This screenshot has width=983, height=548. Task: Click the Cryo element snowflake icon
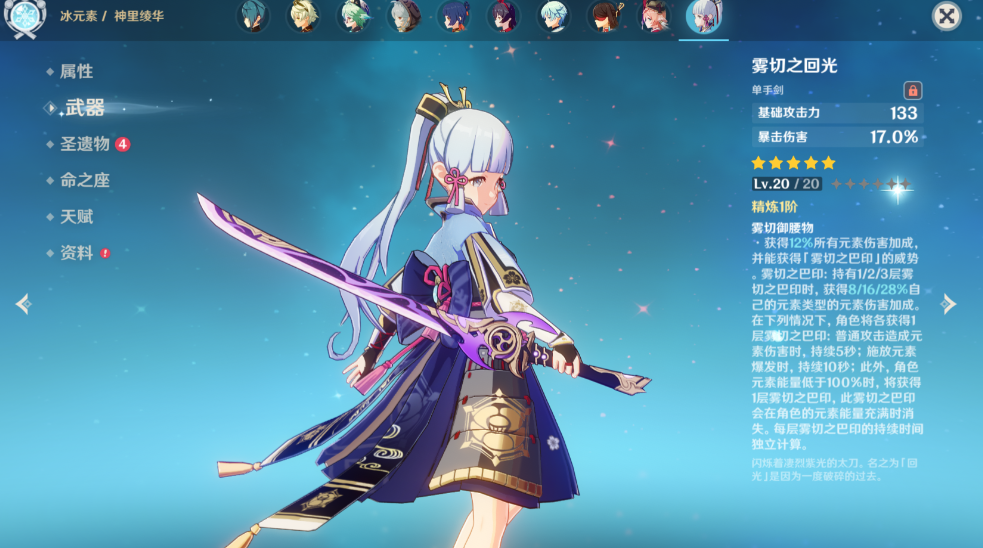22,18
